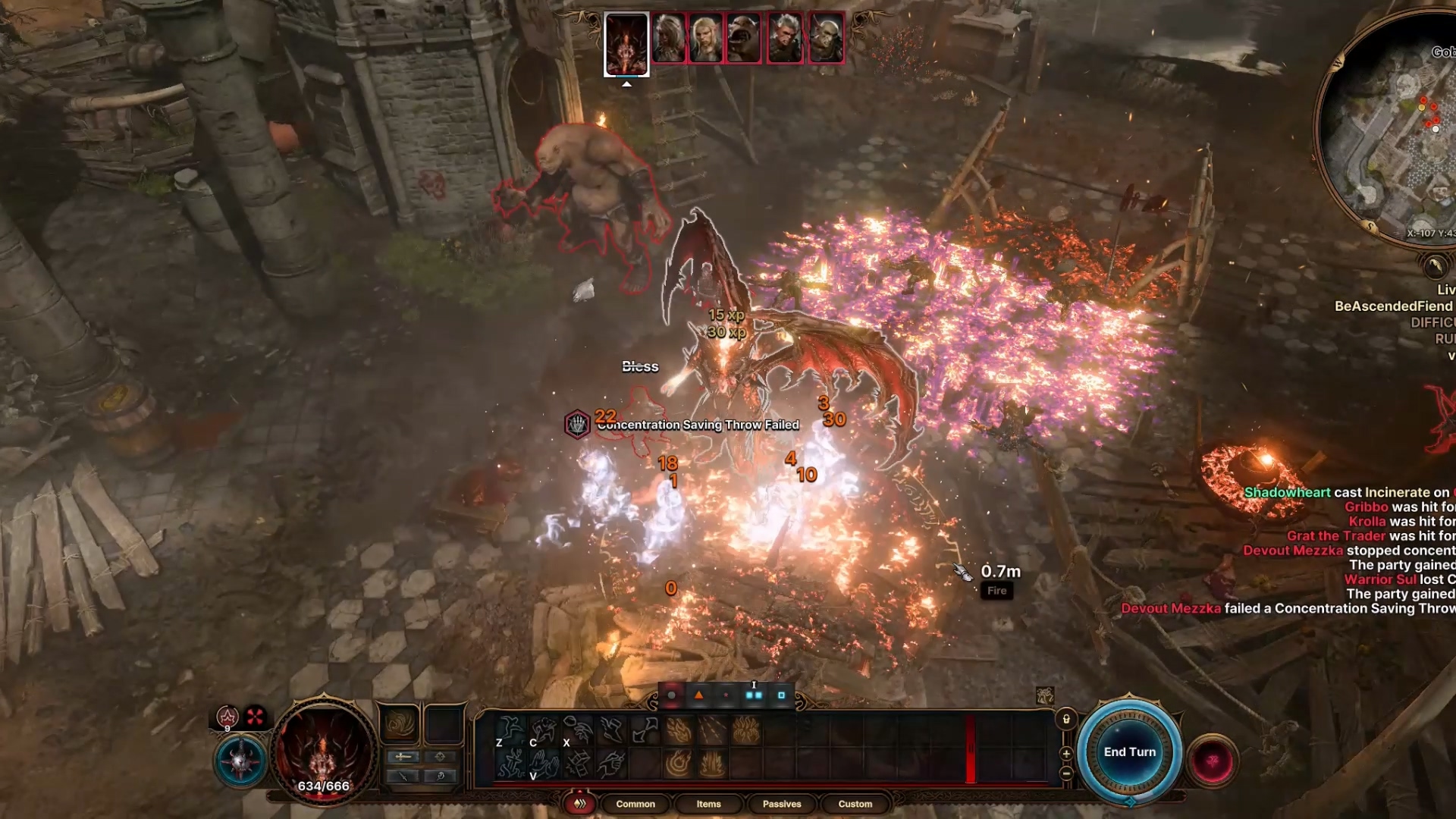Click the red orb right of End Turn
This screenshot has width=1456, height=819.
(x=1212, y=760)
